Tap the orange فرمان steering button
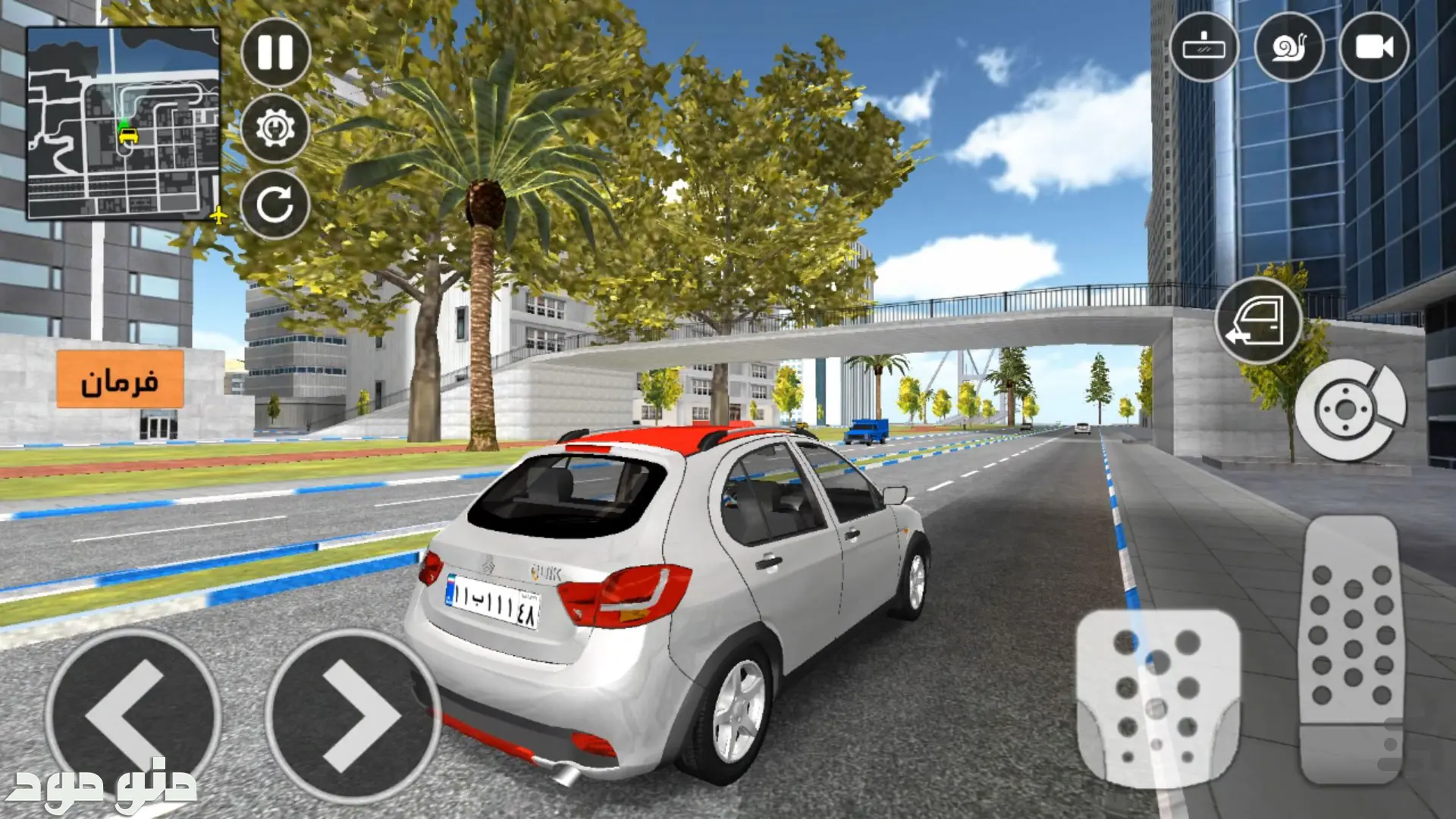 [x=120, y=379]
